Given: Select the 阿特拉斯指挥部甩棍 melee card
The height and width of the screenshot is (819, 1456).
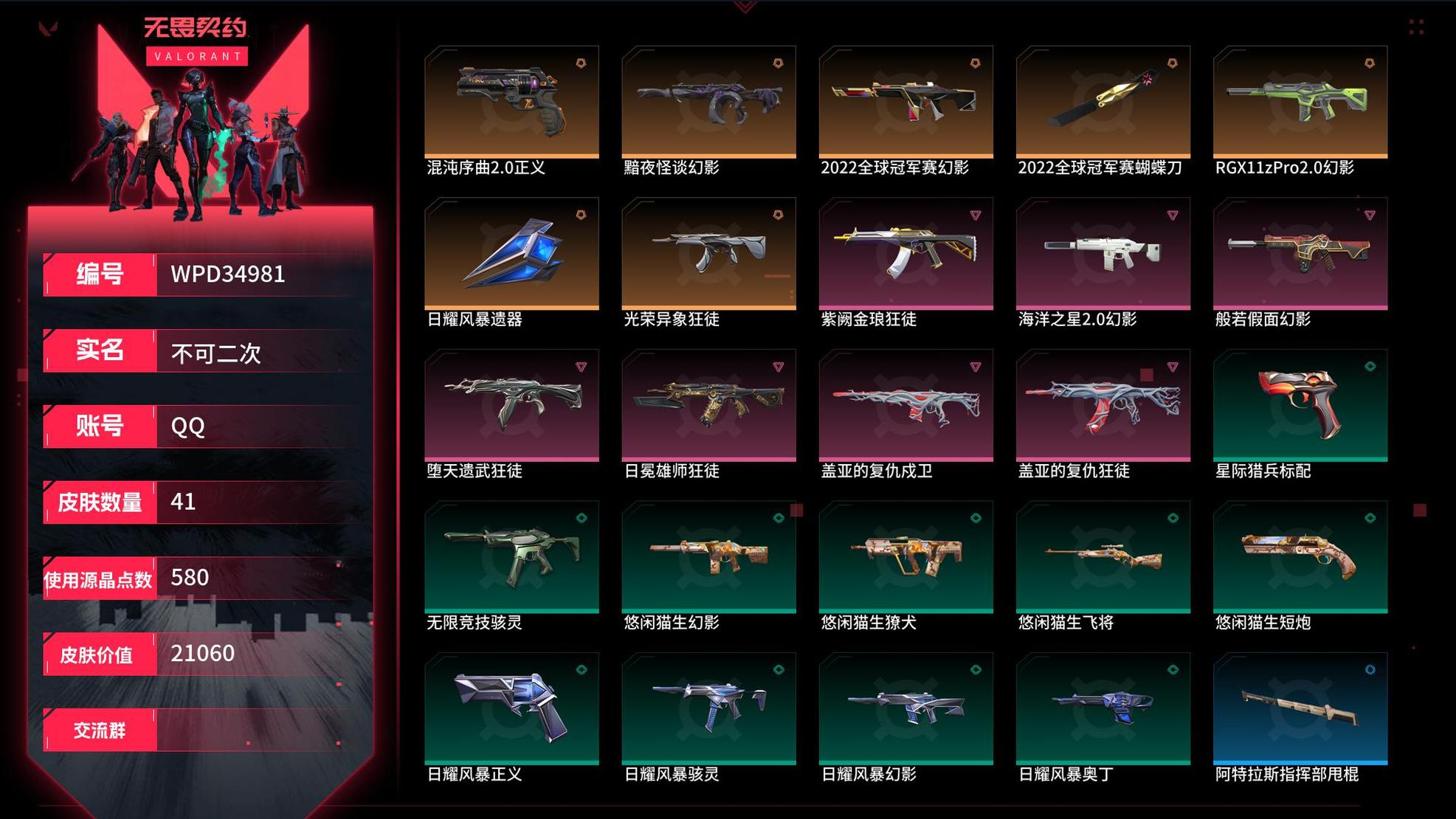Looking at the screenshot, I should pyautogui.click(x=1300, y=708).
